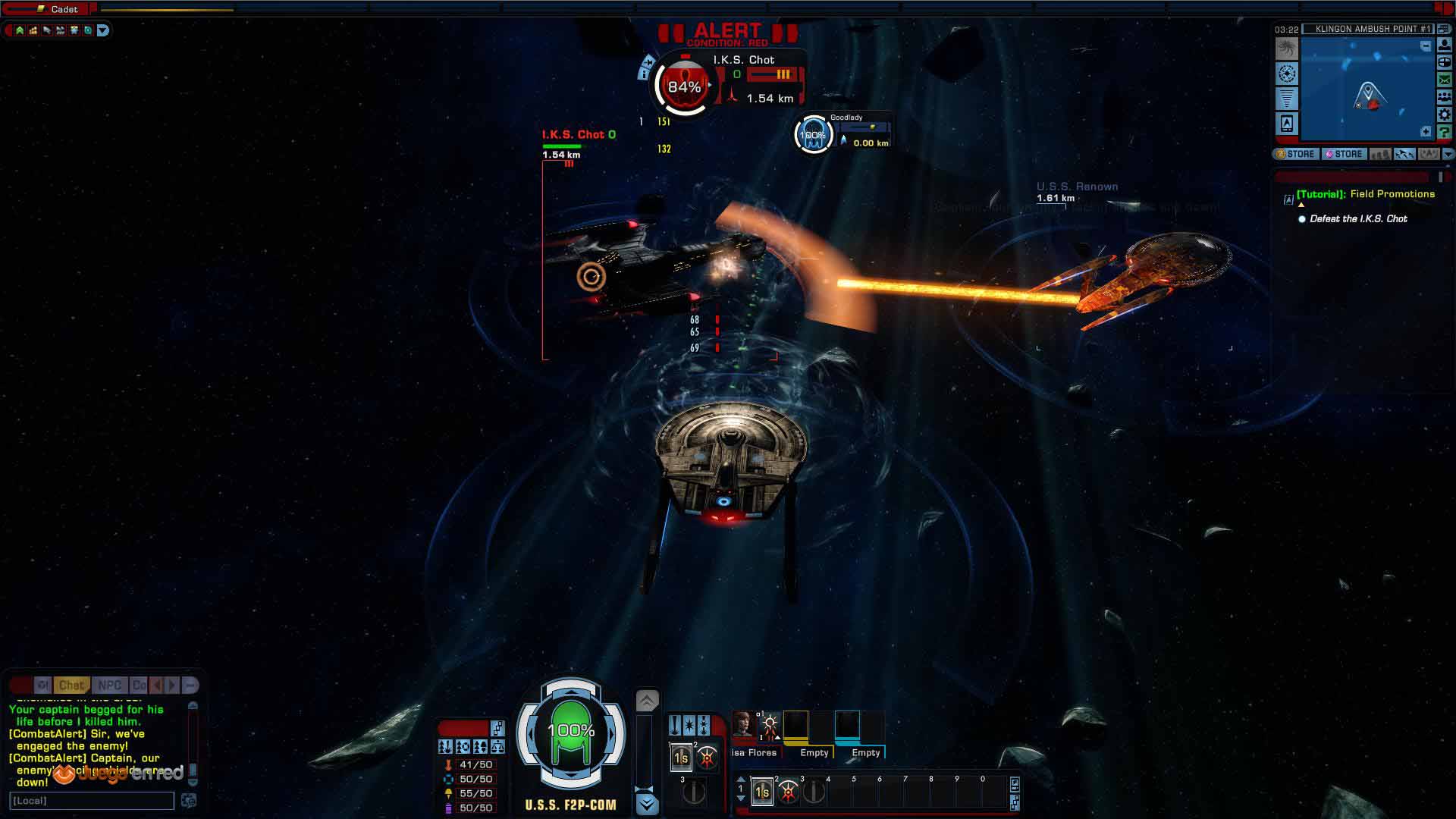Zoom in the minimap with the plus button
Viewport: 1456px width, 819px height.
[1426, 132]
